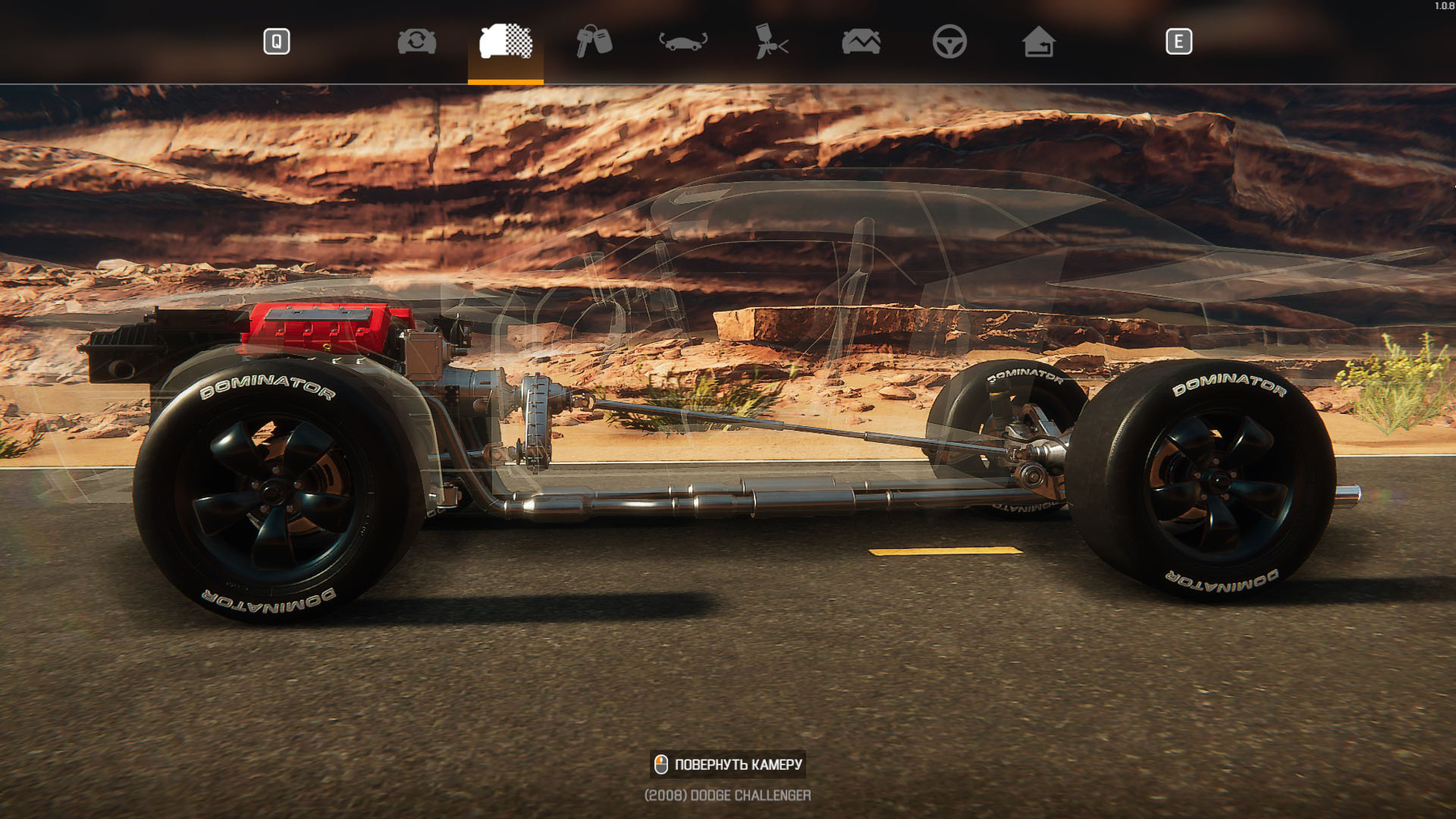
Task: Go to the house return tab
Action: [1038, 41]
